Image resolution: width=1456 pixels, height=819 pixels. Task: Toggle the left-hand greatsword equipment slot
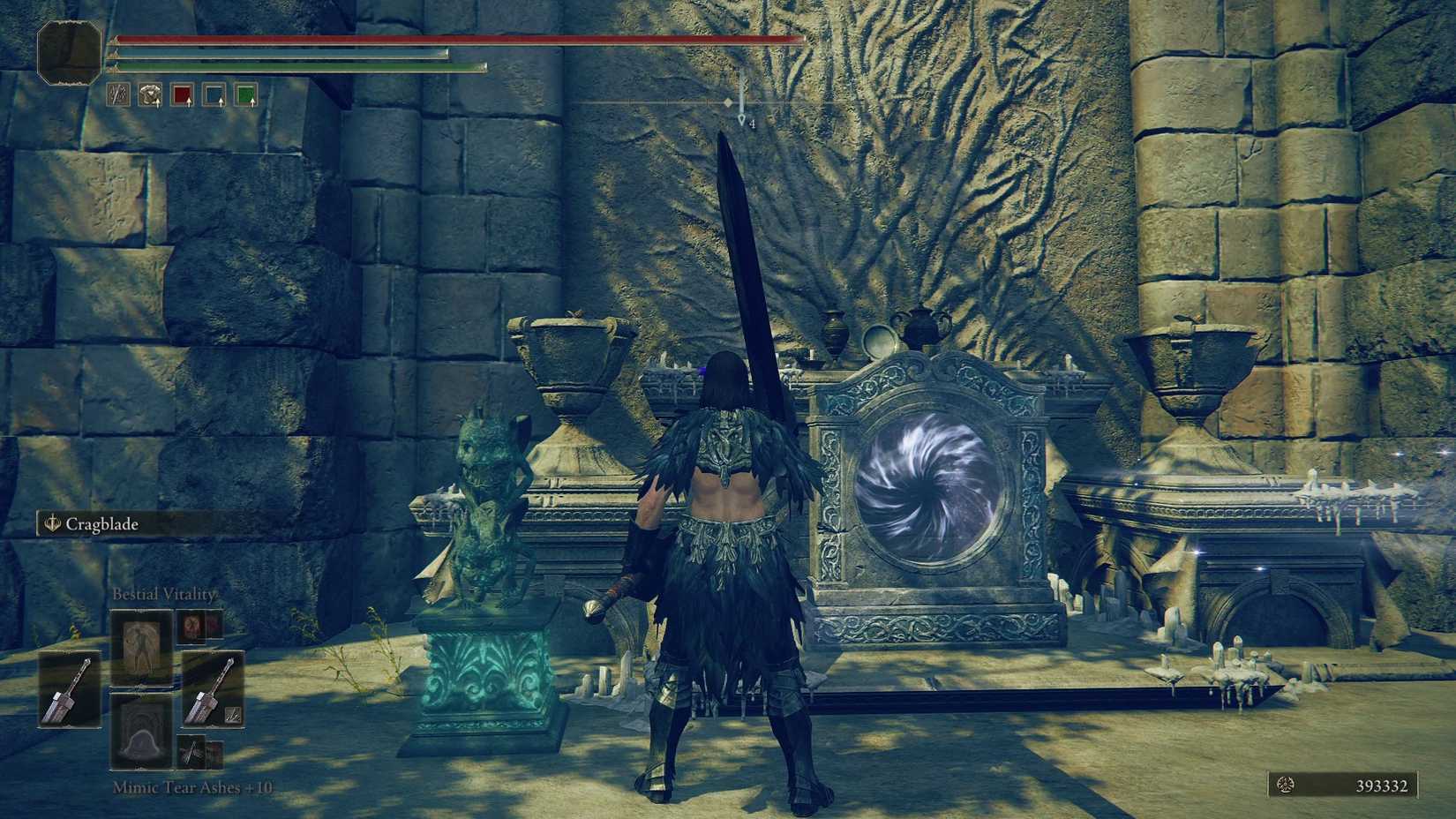point(70,689)
